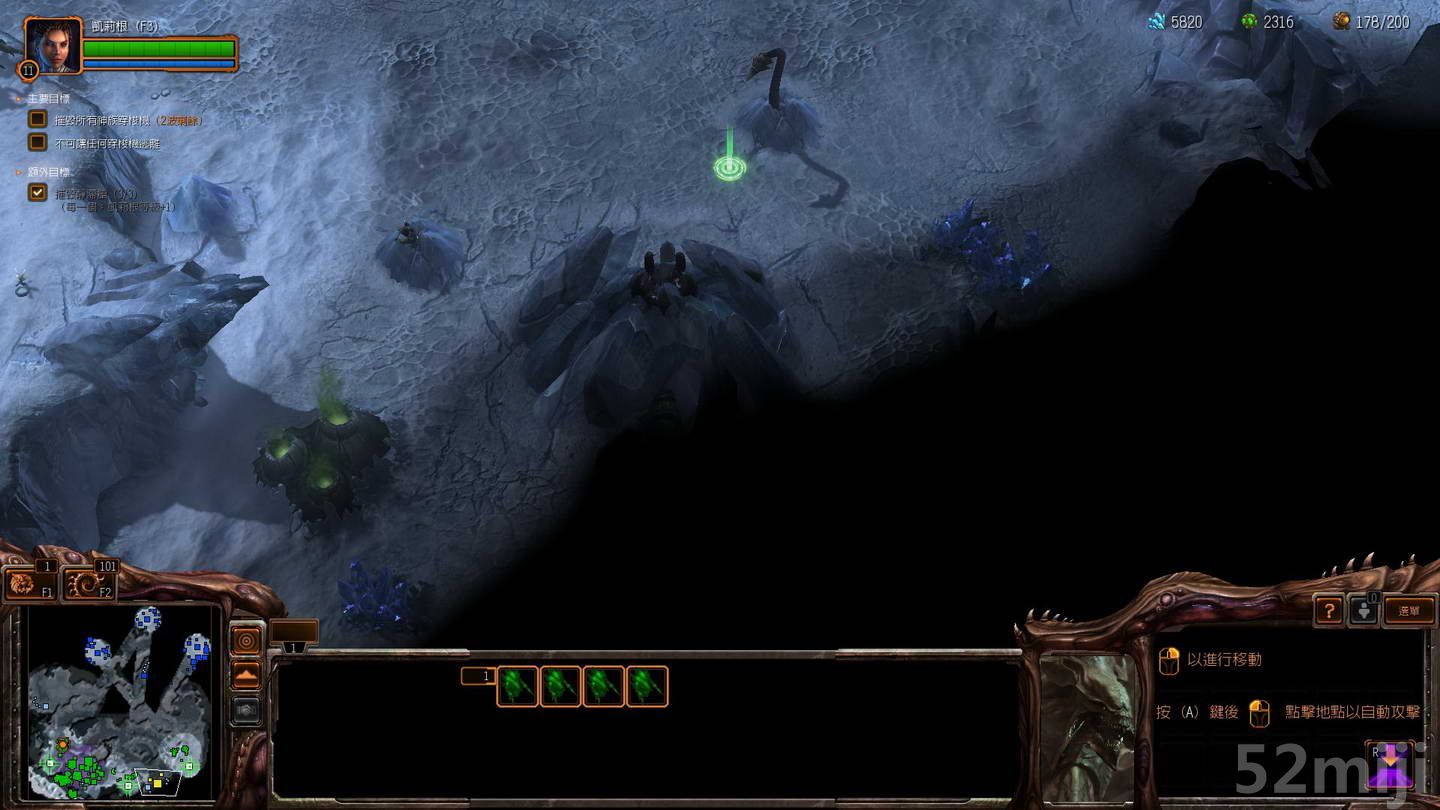Collapse the 主要目標 objectives section

click(x=16, y=99)
